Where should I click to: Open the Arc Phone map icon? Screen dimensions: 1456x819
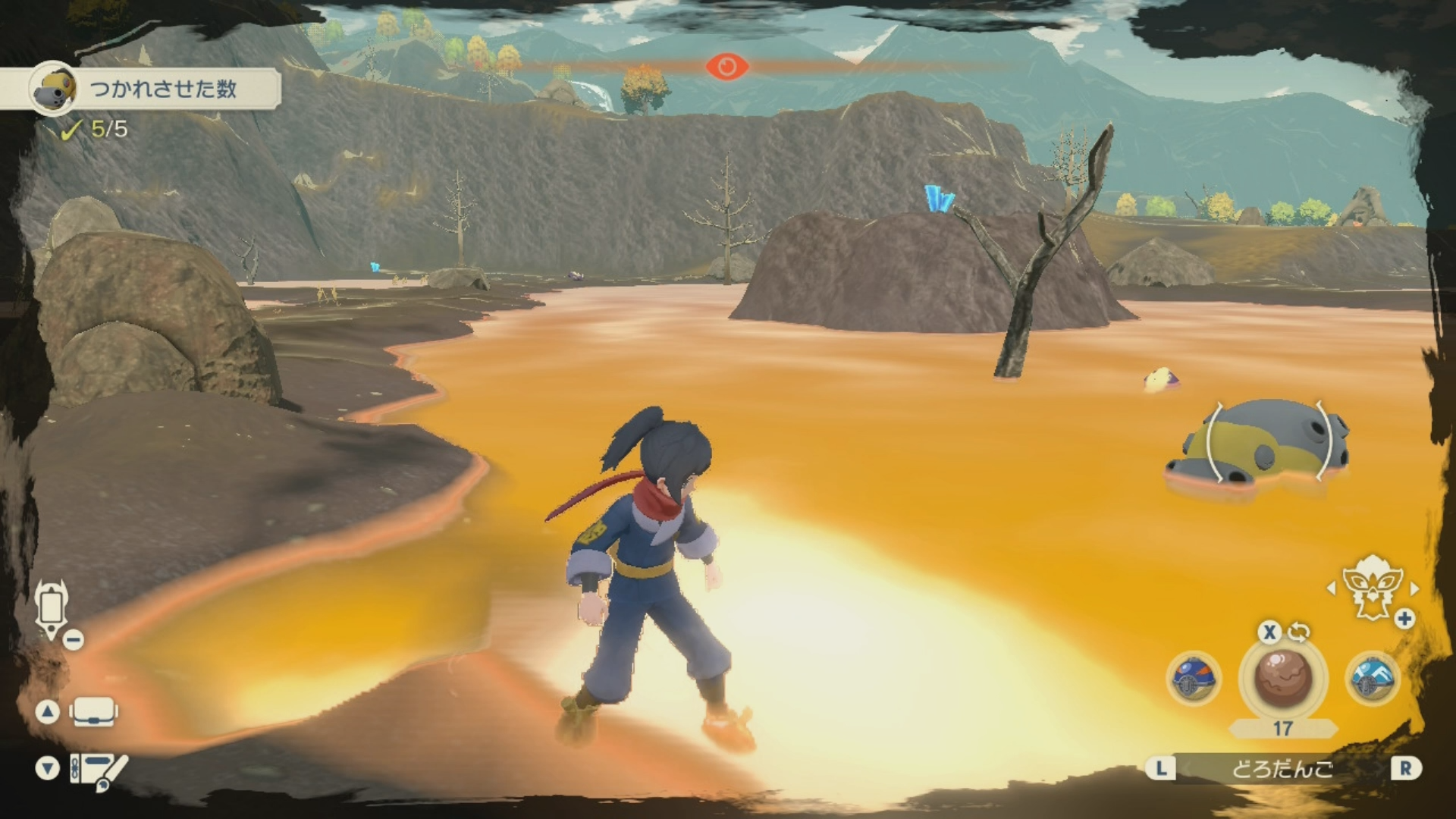[52, 608]
